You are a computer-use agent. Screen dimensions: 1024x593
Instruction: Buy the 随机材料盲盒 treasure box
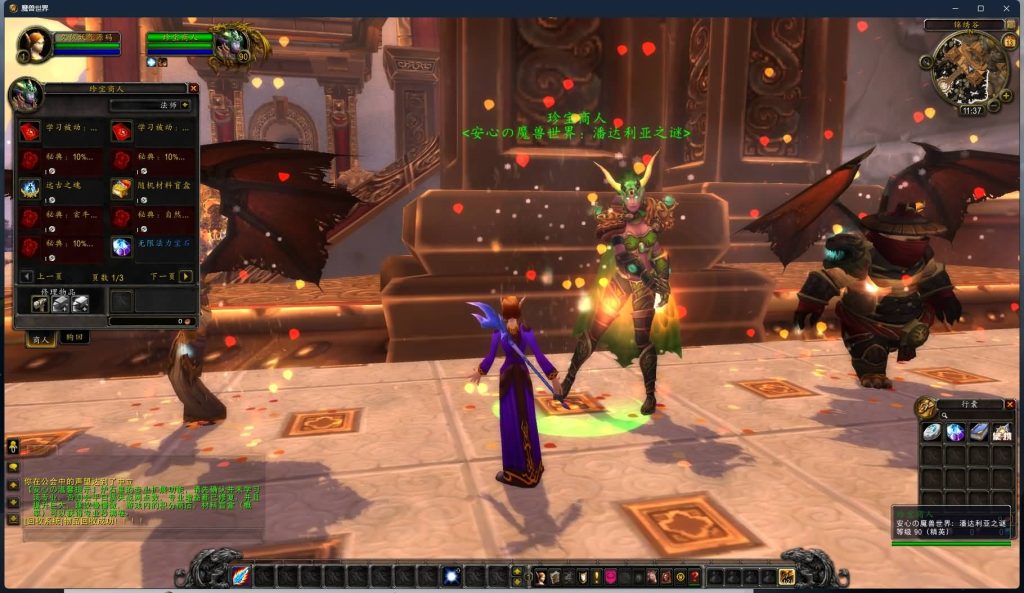[122, 188]
